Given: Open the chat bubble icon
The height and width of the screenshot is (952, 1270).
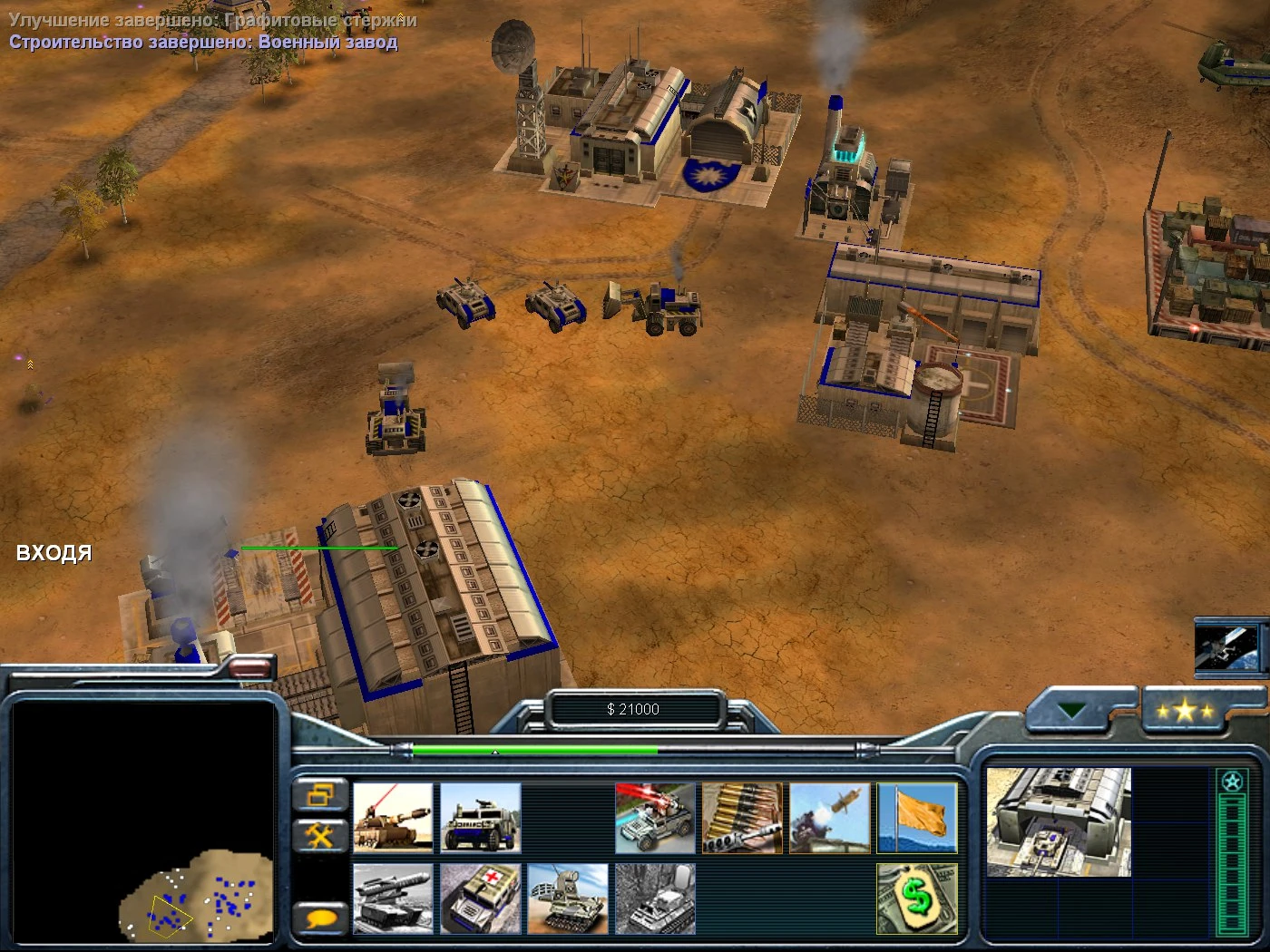Looking at the screenshot, I should 319,918.
